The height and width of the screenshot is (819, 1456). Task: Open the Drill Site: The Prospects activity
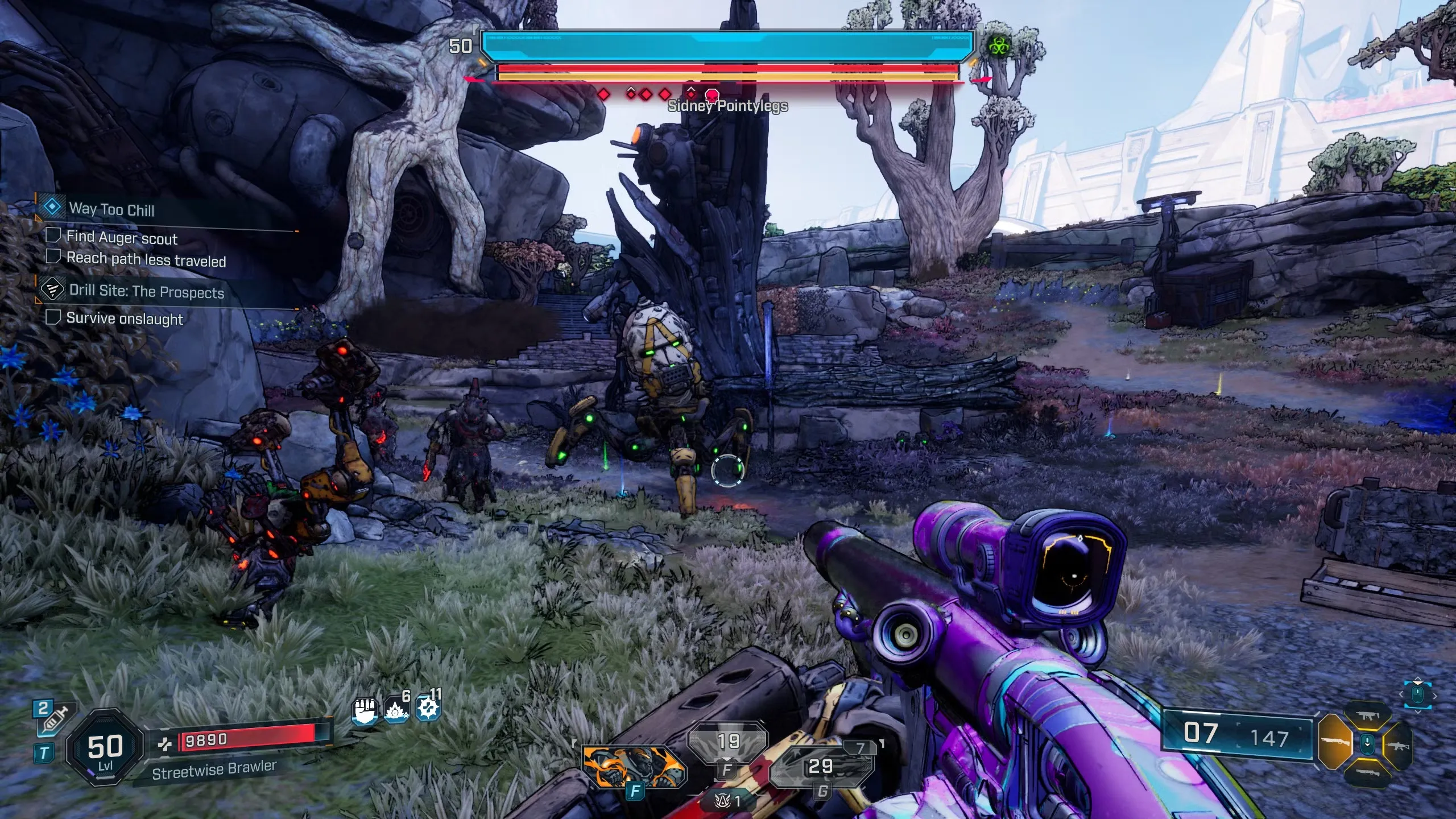point(146,292)
